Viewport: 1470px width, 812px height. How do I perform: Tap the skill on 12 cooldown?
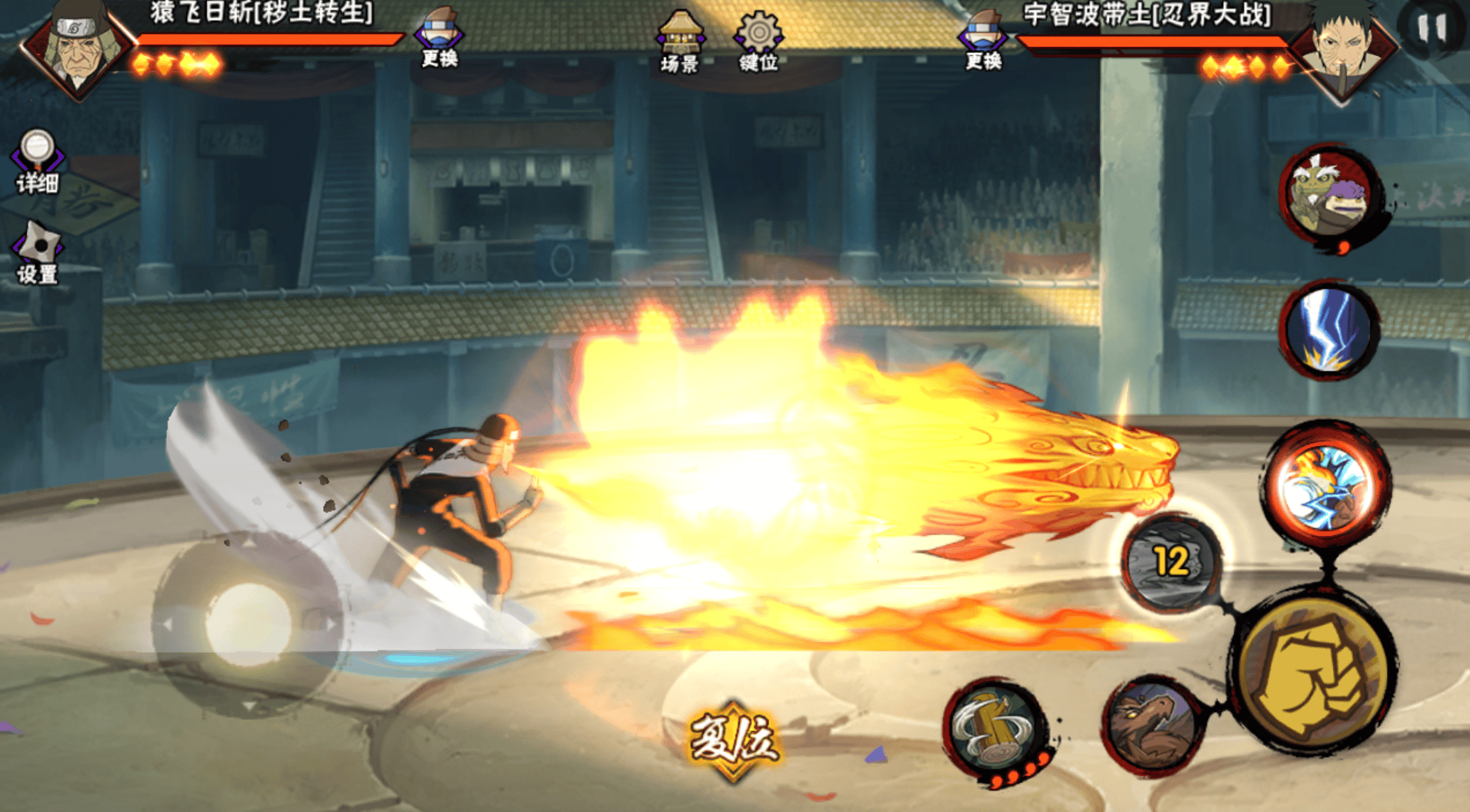[1171, 563]
